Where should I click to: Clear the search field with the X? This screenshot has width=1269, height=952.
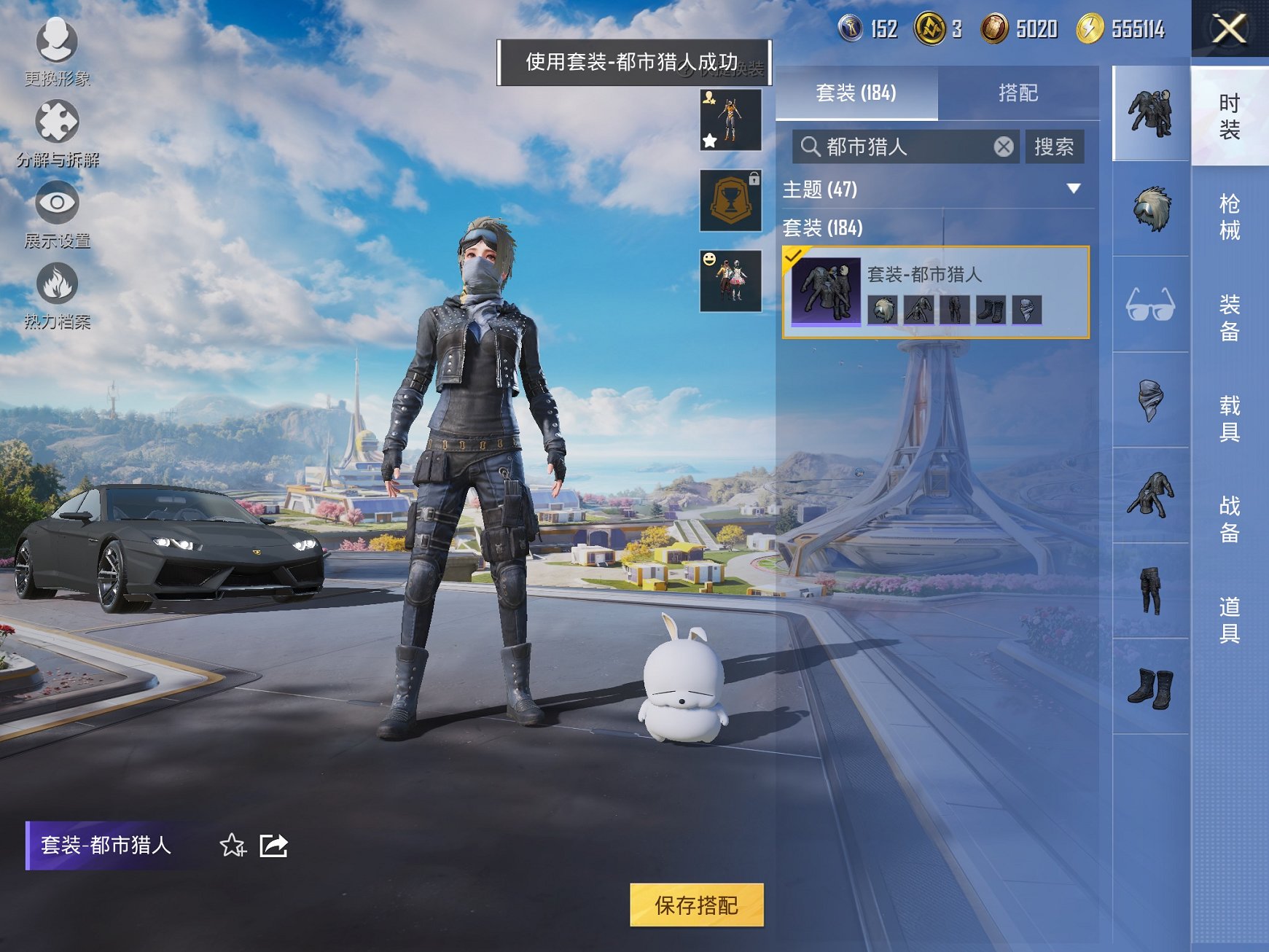[x=1005, y=147]
